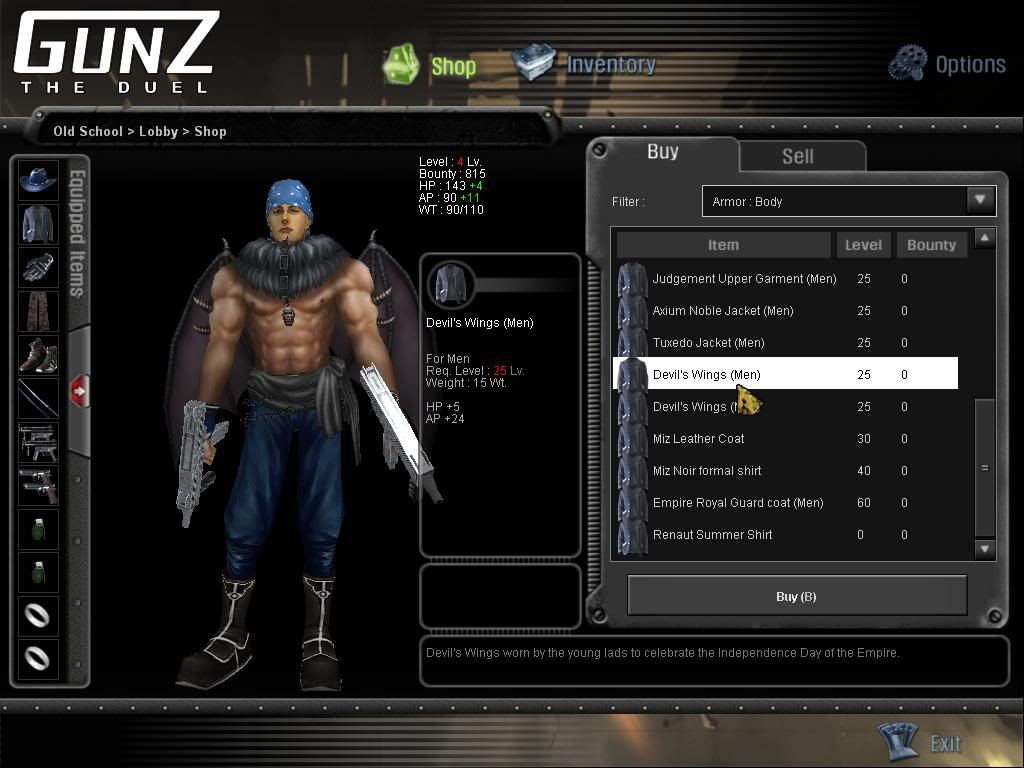Sort the list by Bounty column
The height and width of the screenshot is (768, 1024).
click(x=931, y=245)
